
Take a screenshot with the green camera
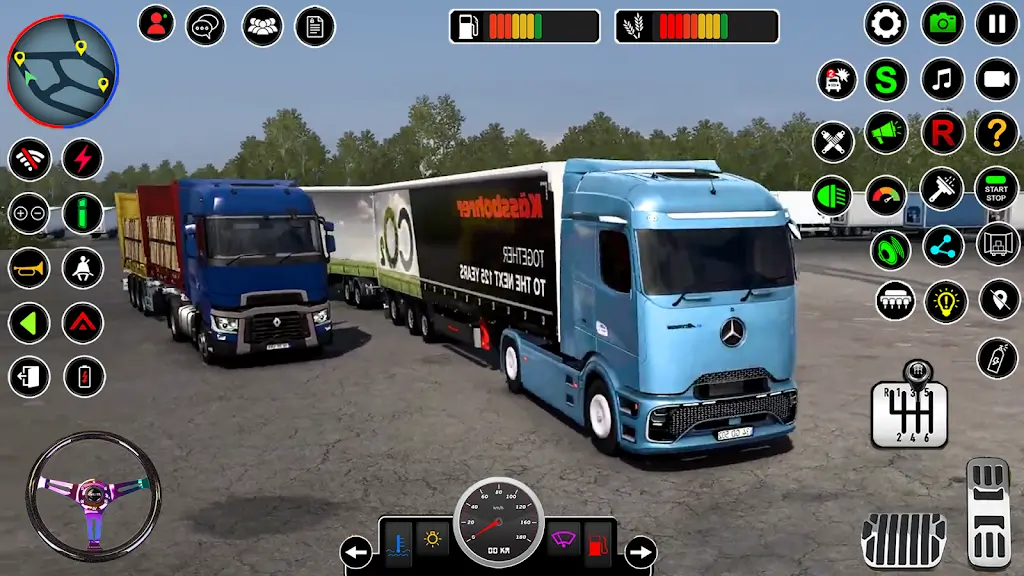pyautogui.click(x=942, y=24)
